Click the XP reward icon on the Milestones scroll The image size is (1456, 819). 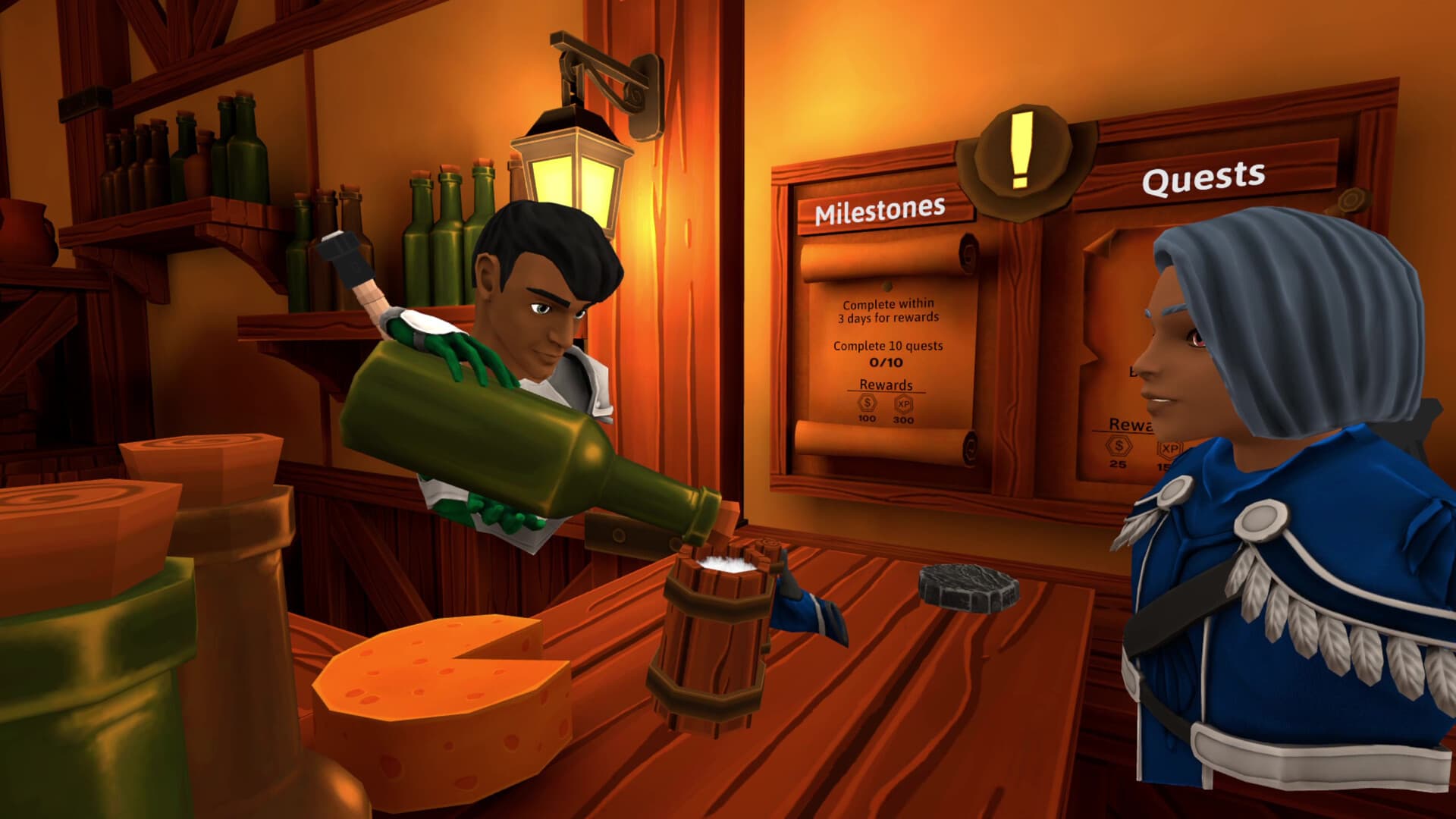coord(905,405)
